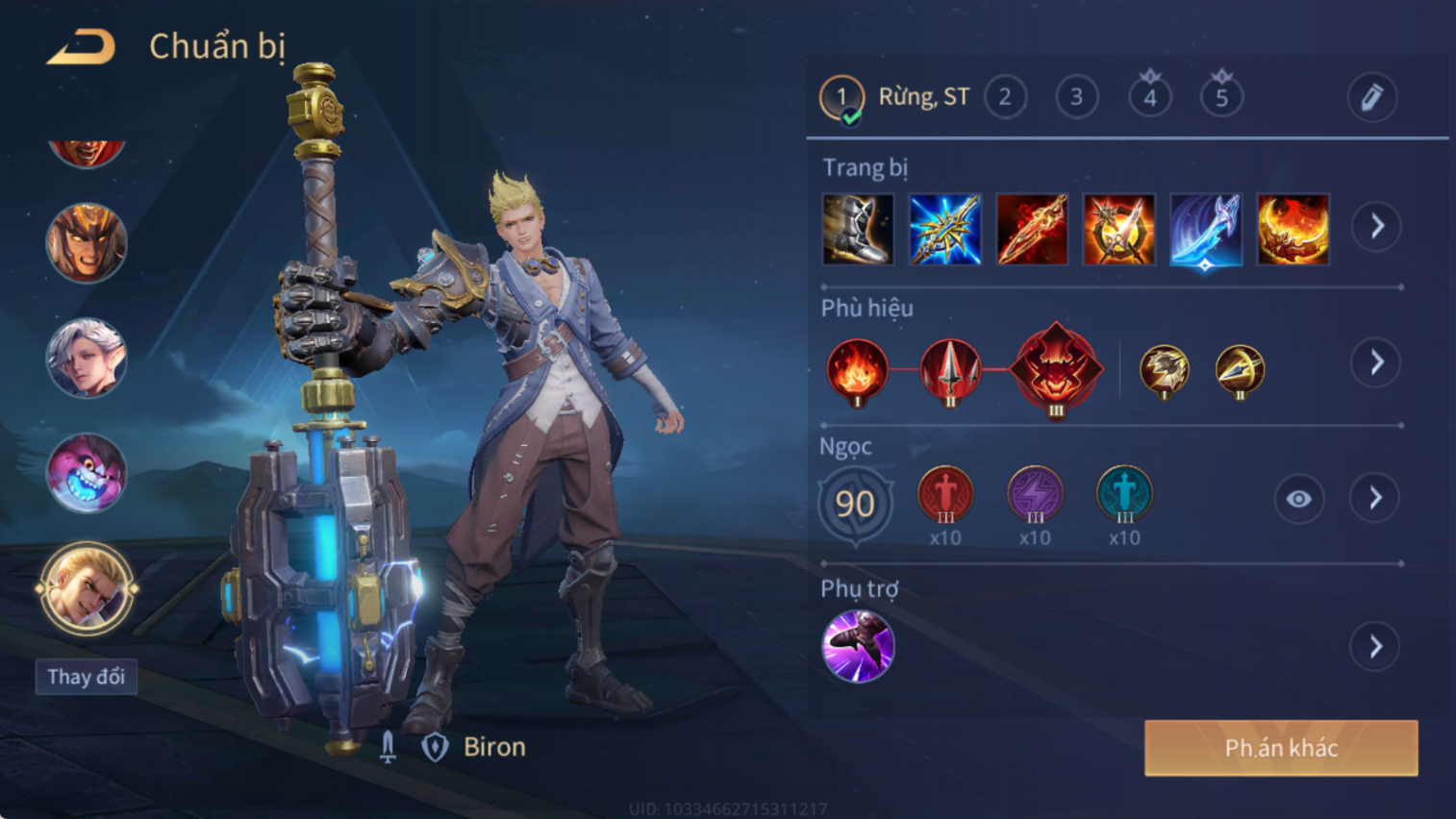Viewport: 1456px width, 819px height.
Task: Select the purple lightning gem
Action: [x=1035, y=495]
